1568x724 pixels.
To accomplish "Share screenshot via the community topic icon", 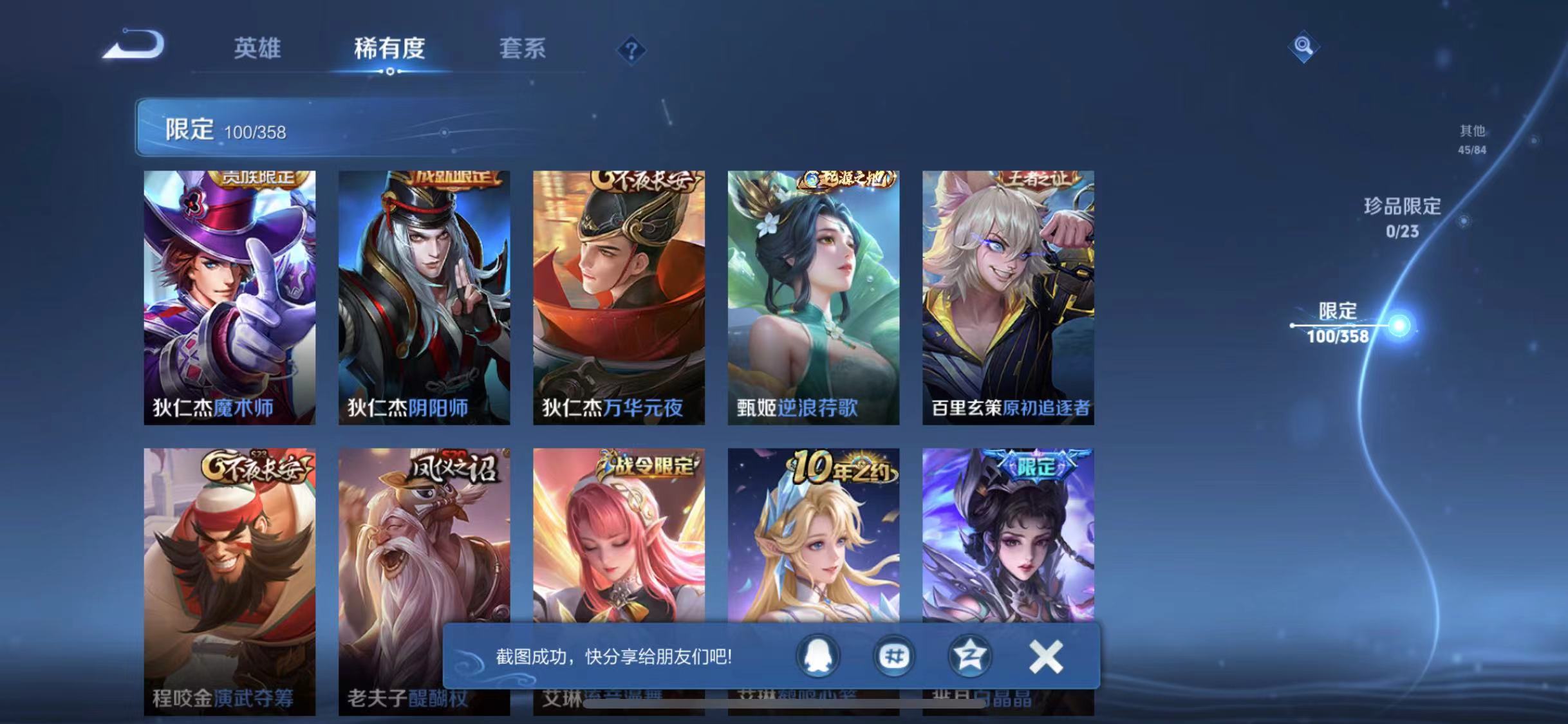I will 893,656.
